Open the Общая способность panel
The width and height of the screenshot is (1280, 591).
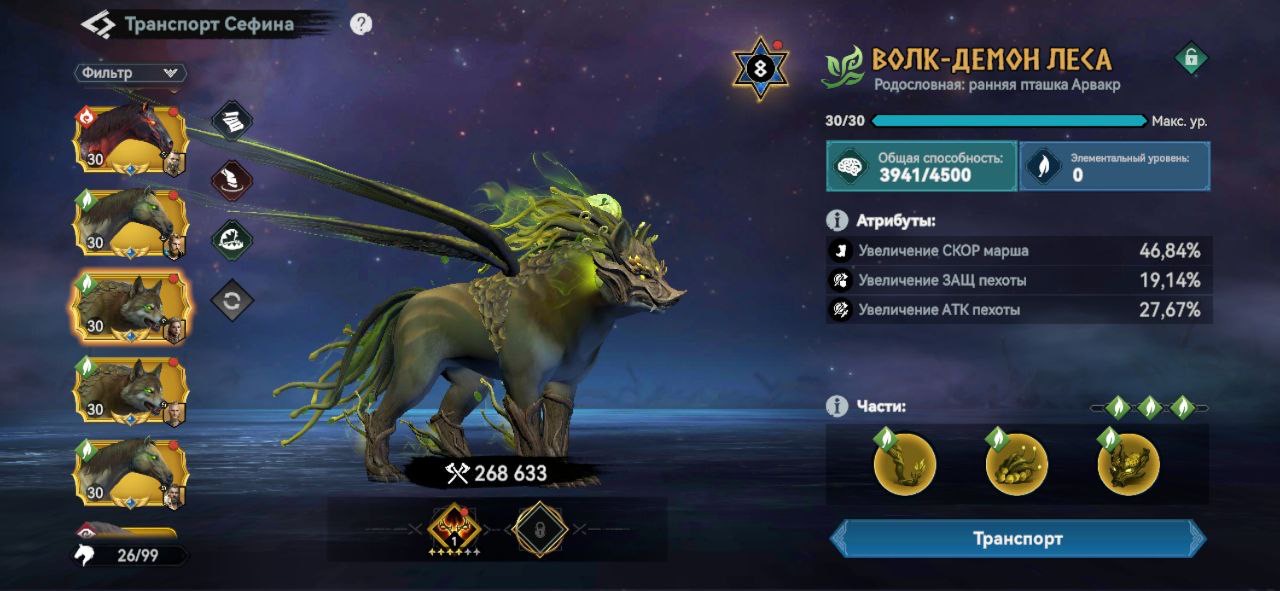point(921,166)
